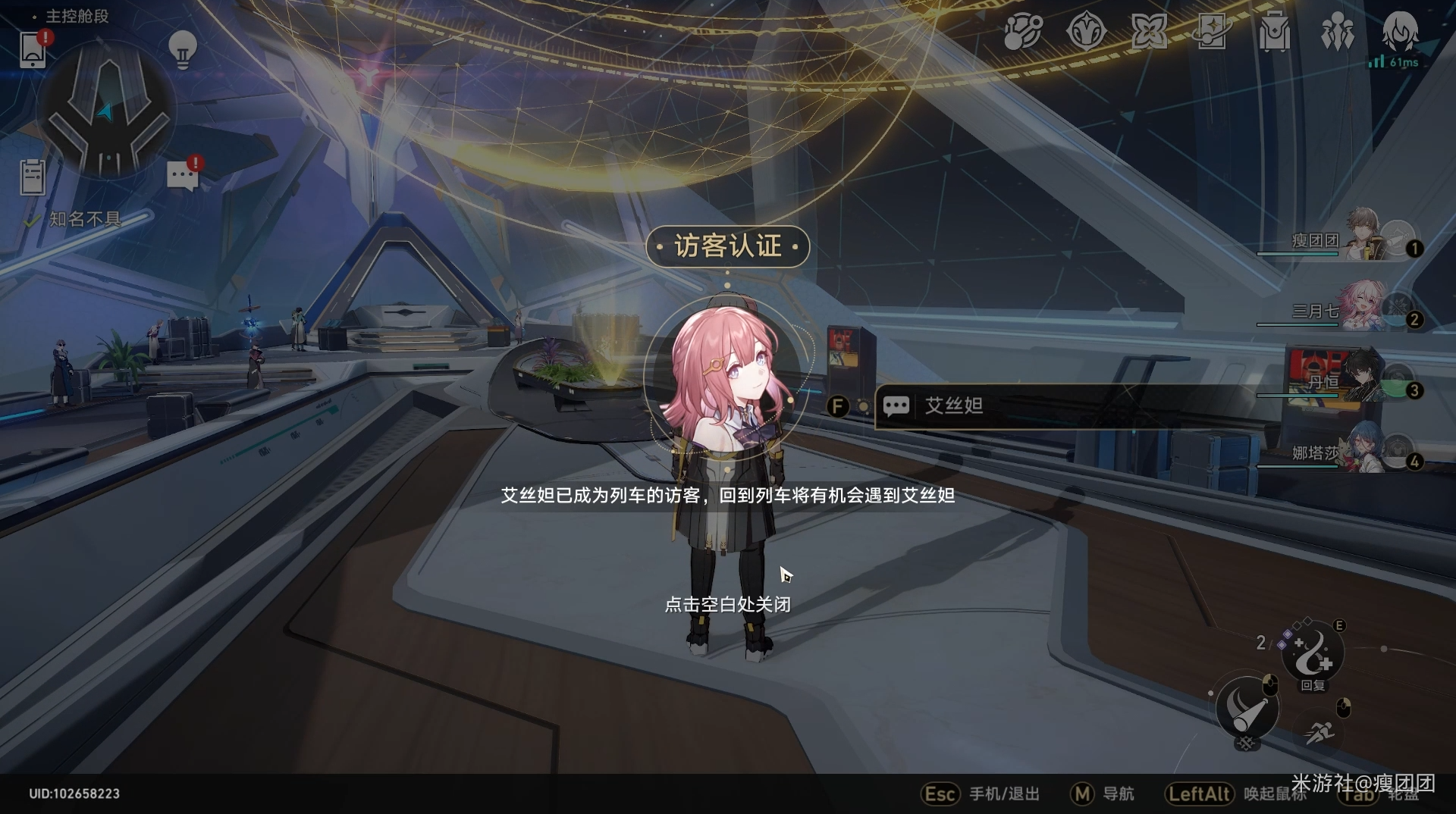
Task: Open the compass-style guide icon
Action: coord(1086,33)
